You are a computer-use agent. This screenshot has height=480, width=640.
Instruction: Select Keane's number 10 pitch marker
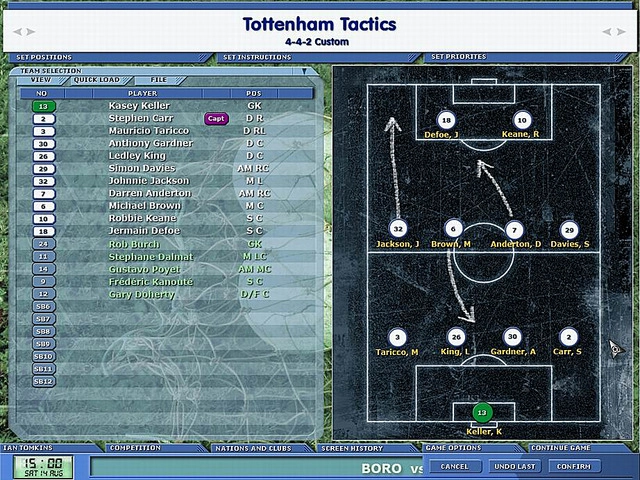tap(521, 120)
